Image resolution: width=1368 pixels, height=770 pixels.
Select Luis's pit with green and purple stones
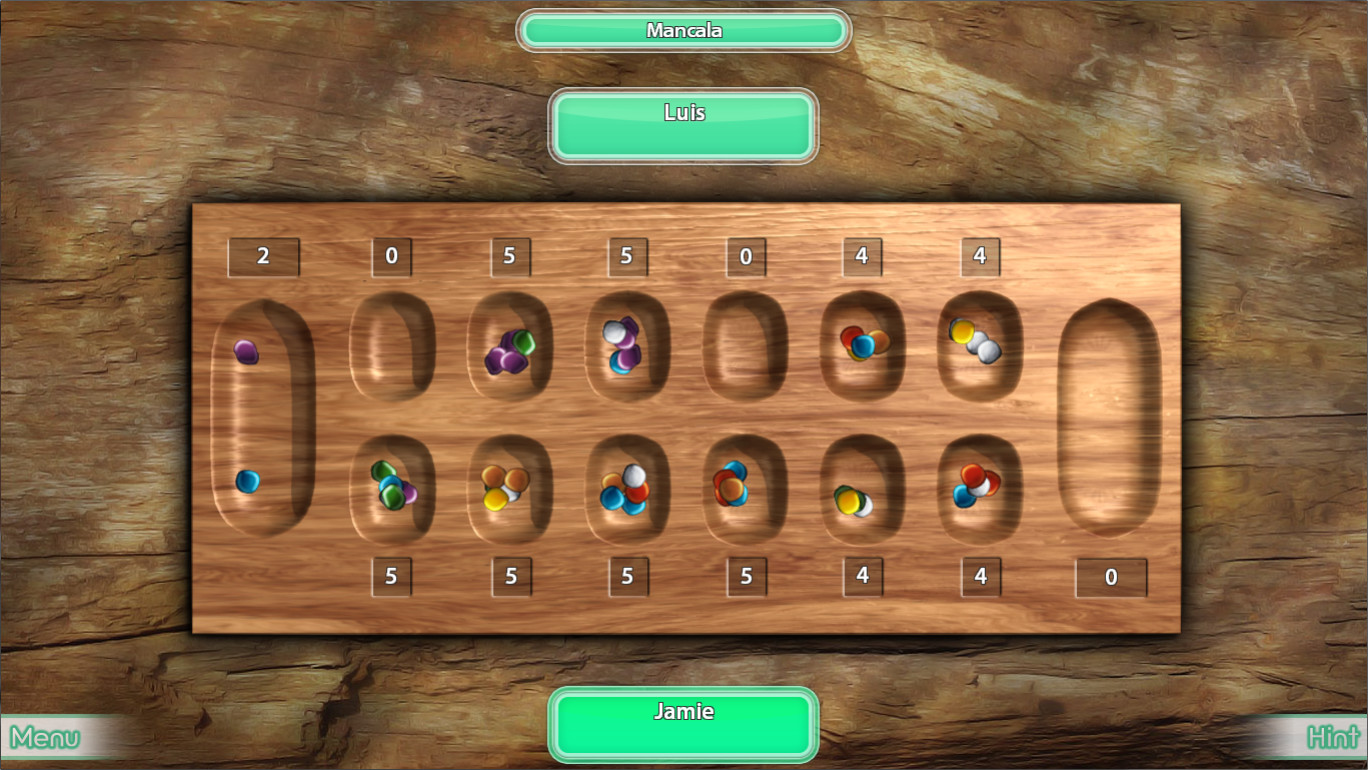point(512,350)
